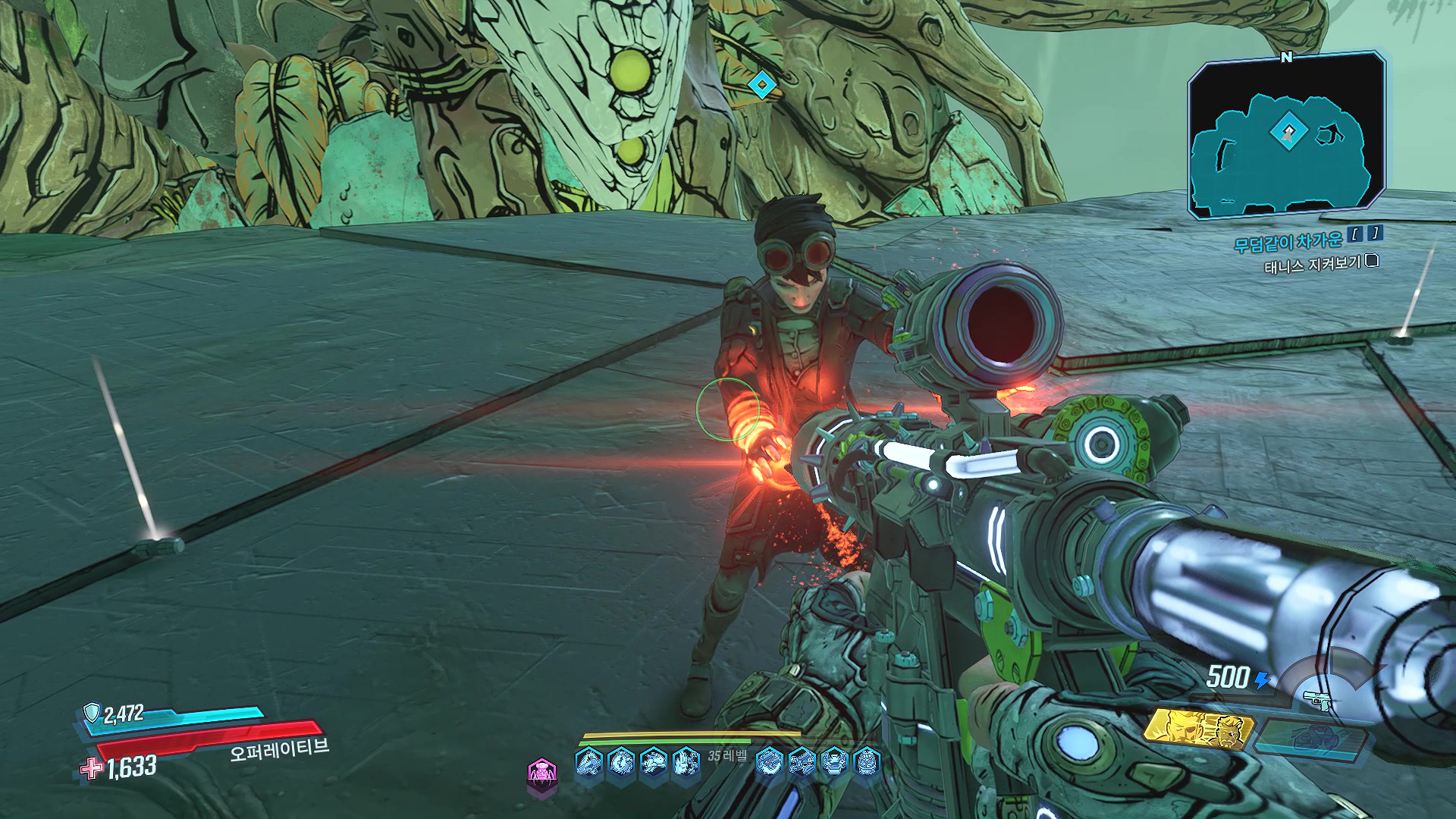The width and height of the screenshot is (1456, 819).
Task: Select the round clock-like buff icon
Action: 621,761
